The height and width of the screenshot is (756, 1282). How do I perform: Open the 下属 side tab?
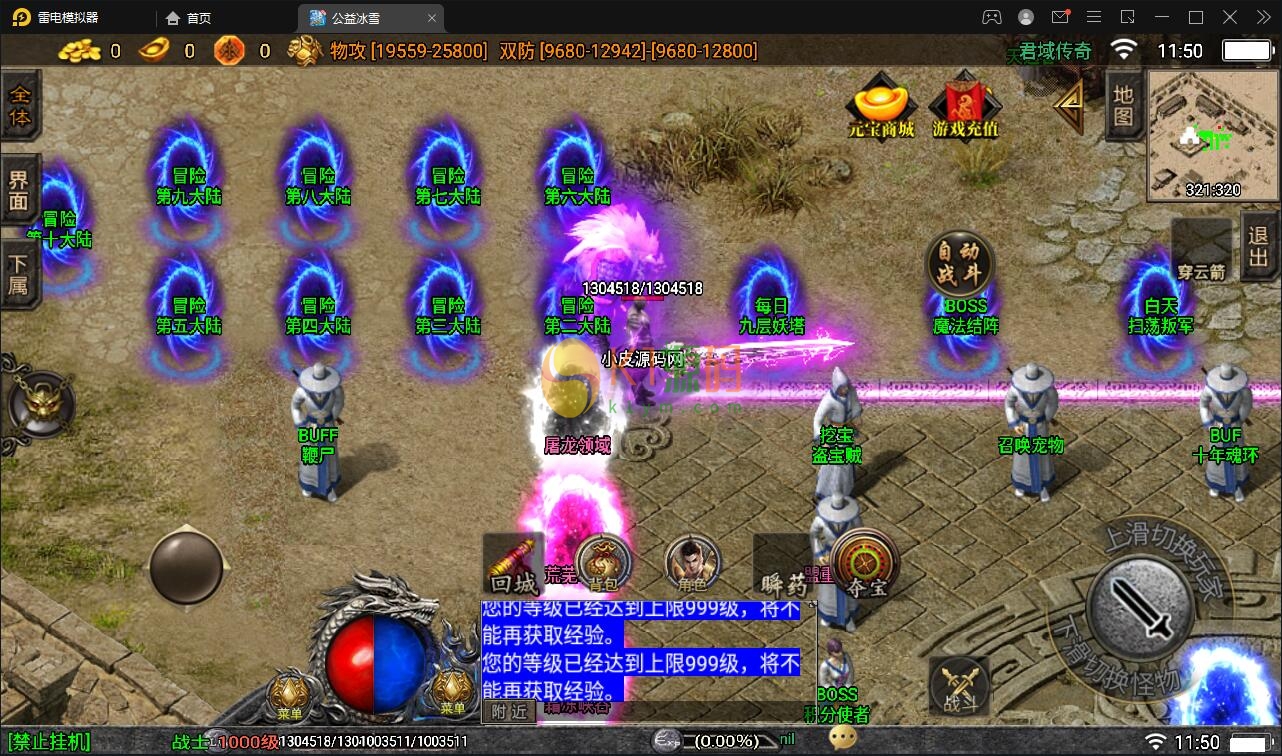(x=20, y=274)
